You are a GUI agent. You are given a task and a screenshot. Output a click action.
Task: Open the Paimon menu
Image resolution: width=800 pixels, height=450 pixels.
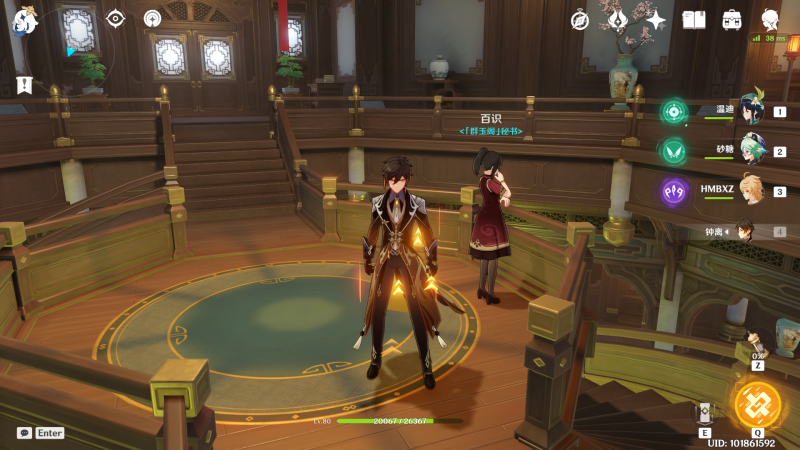(x=24, y=20)
